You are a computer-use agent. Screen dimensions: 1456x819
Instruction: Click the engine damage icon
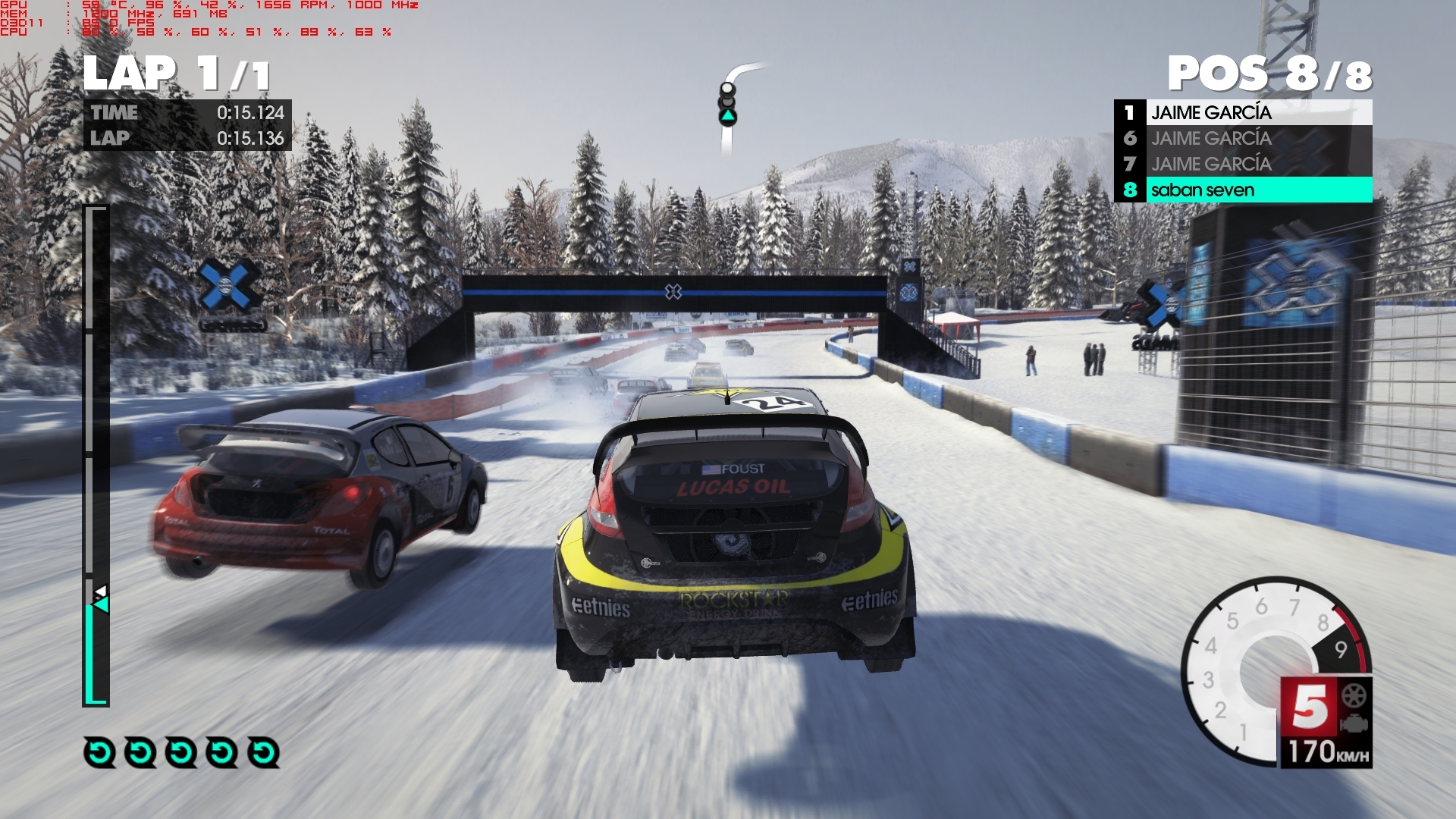pyautogui.click(x=1354, y=723)
